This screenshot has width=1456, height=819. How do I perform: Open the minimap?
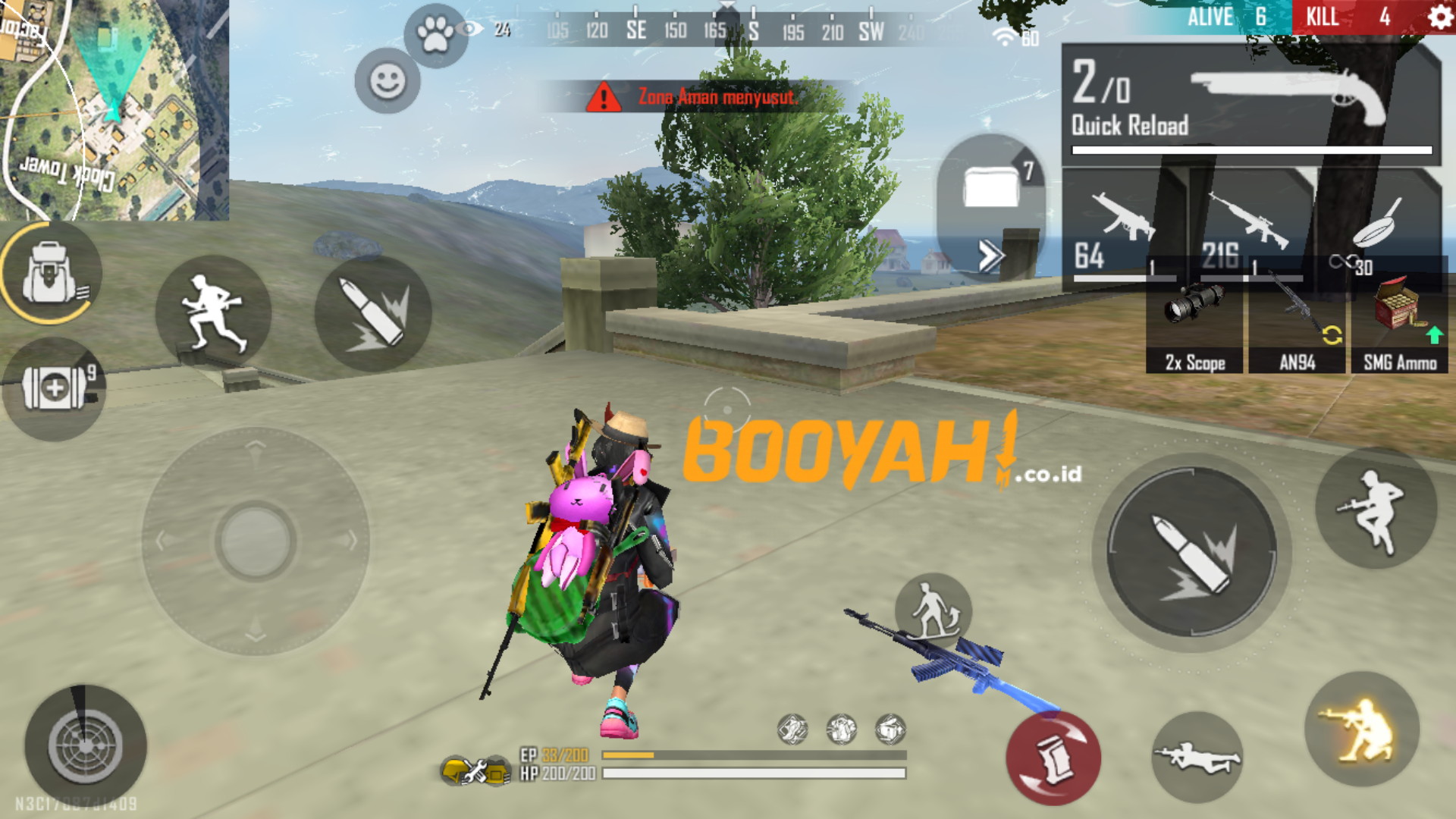[x=114, y=110]
